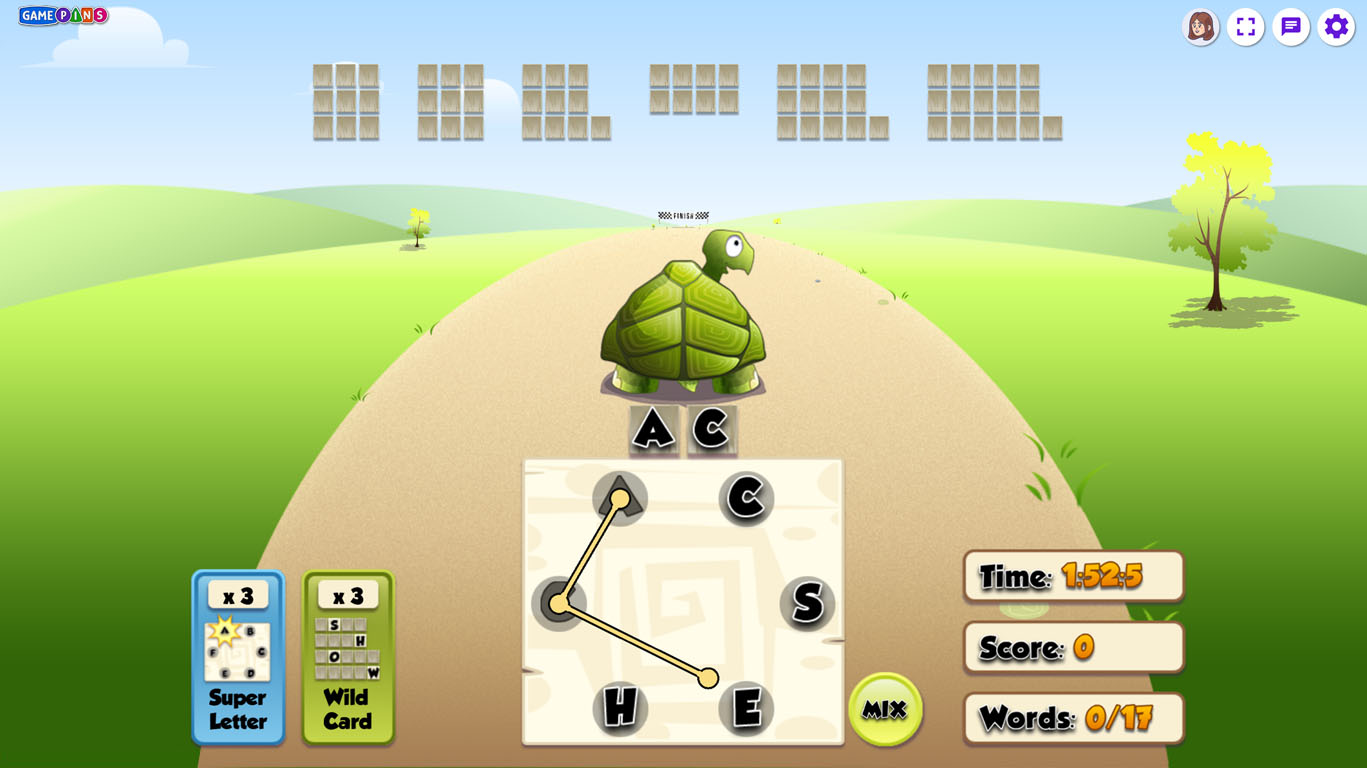
Task: Choose the letter S tile
Action: tap(807, 603)
